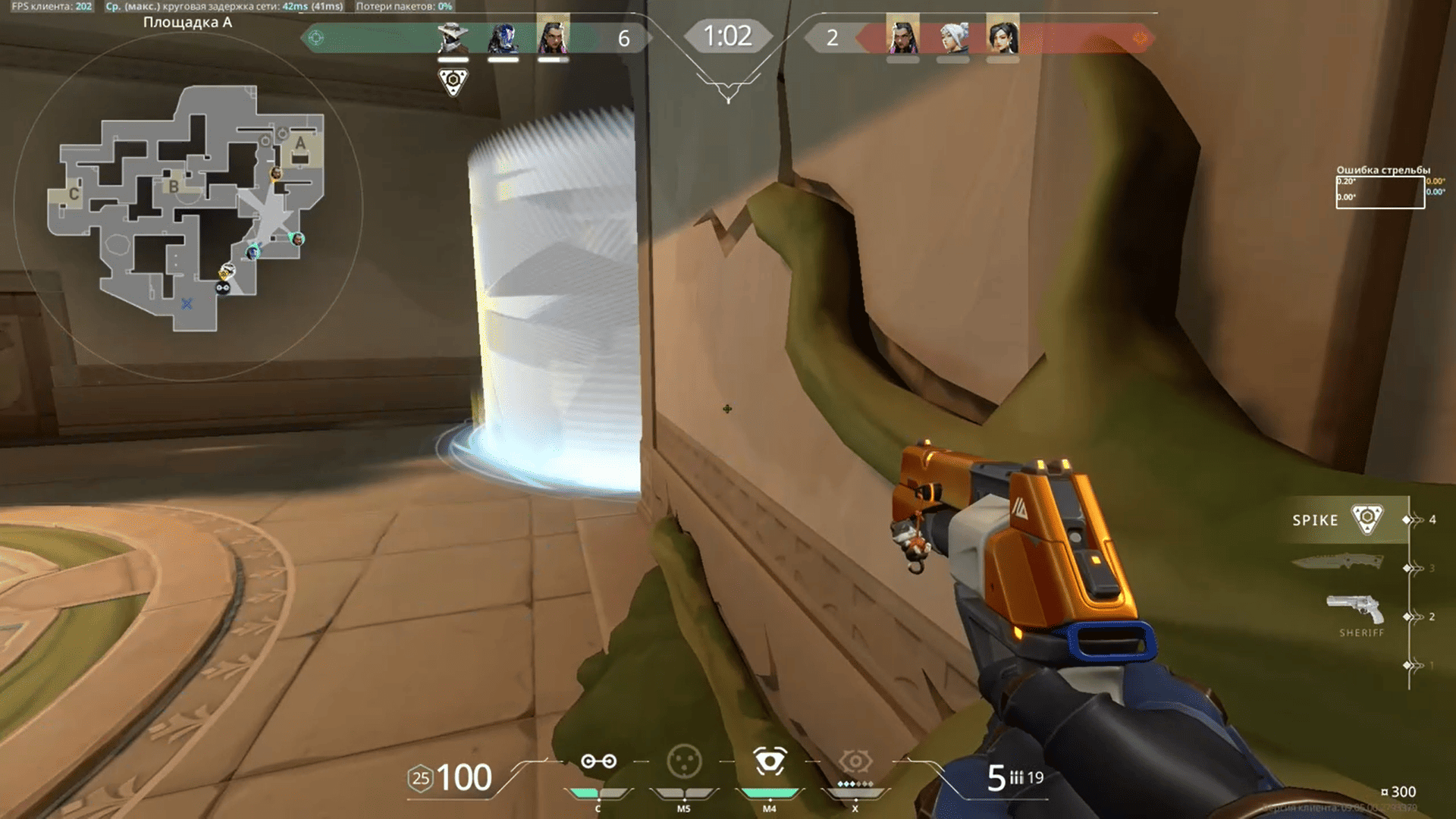Click the allied Reyna portrait on green side
Screen dimensions: 1456x819
[x=553, y=36]
